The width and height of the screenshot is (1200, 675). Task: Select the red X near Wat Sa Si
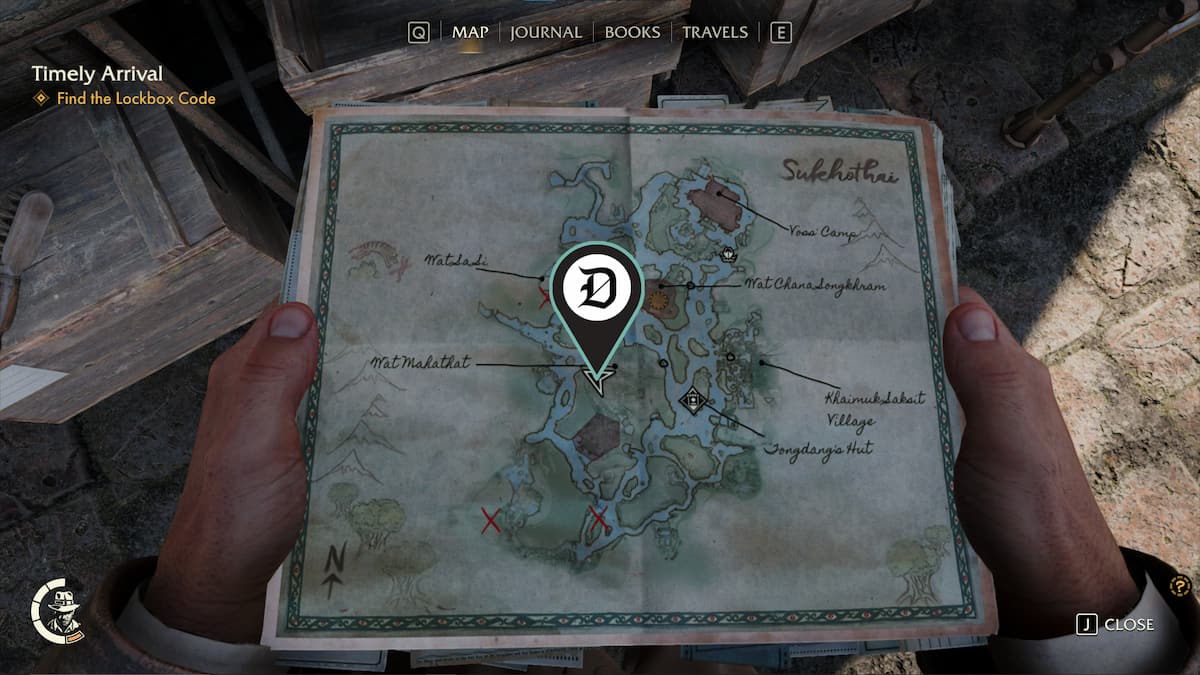pyautogui.click(x=545, y=296)
